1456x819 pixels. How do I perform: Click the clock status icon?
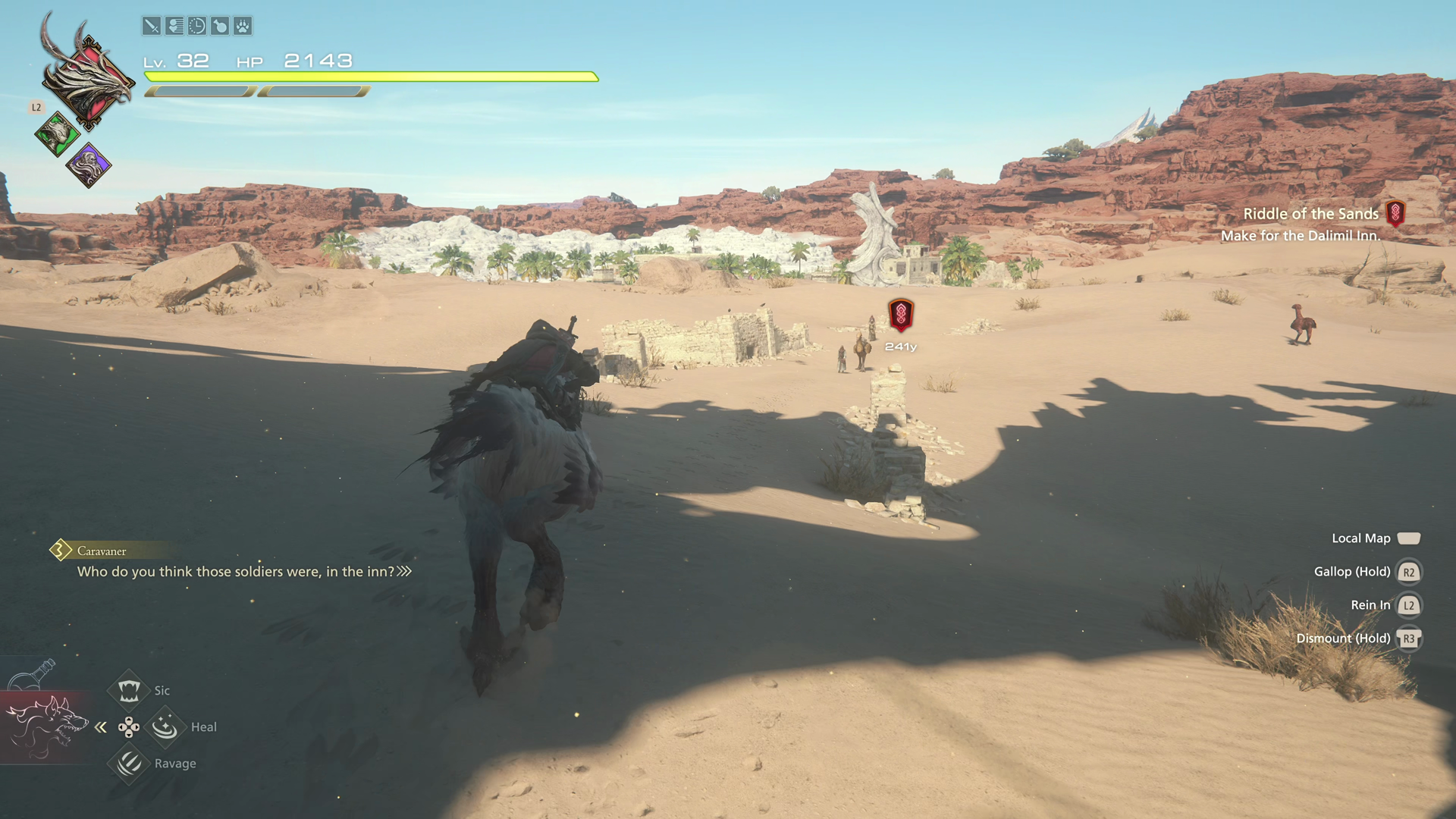click(x=197, y=27)
